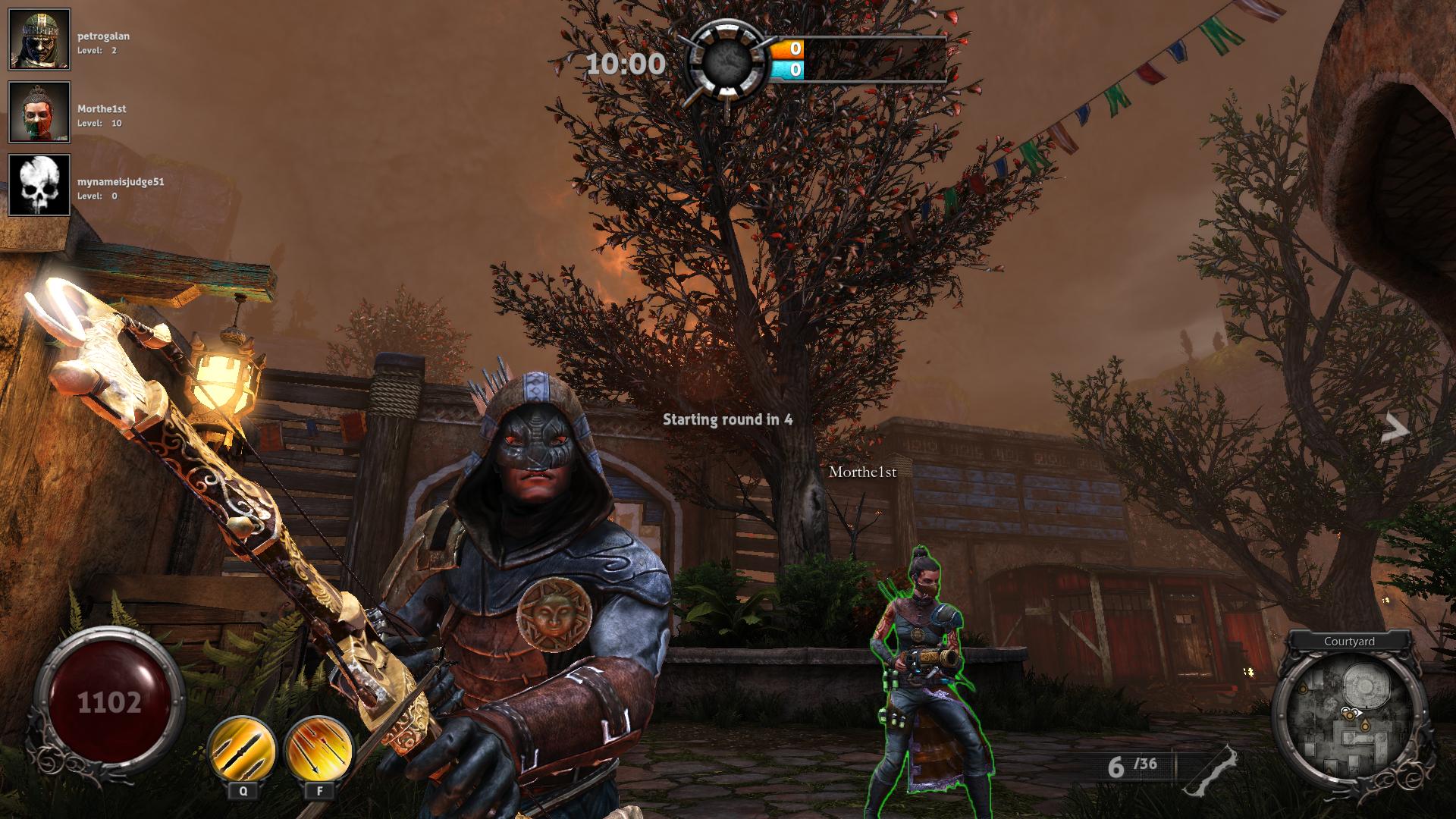Click Morthe1st's portrait in the team list
1456x819 pixels.
pyautogui.click(x=39, y=112)
